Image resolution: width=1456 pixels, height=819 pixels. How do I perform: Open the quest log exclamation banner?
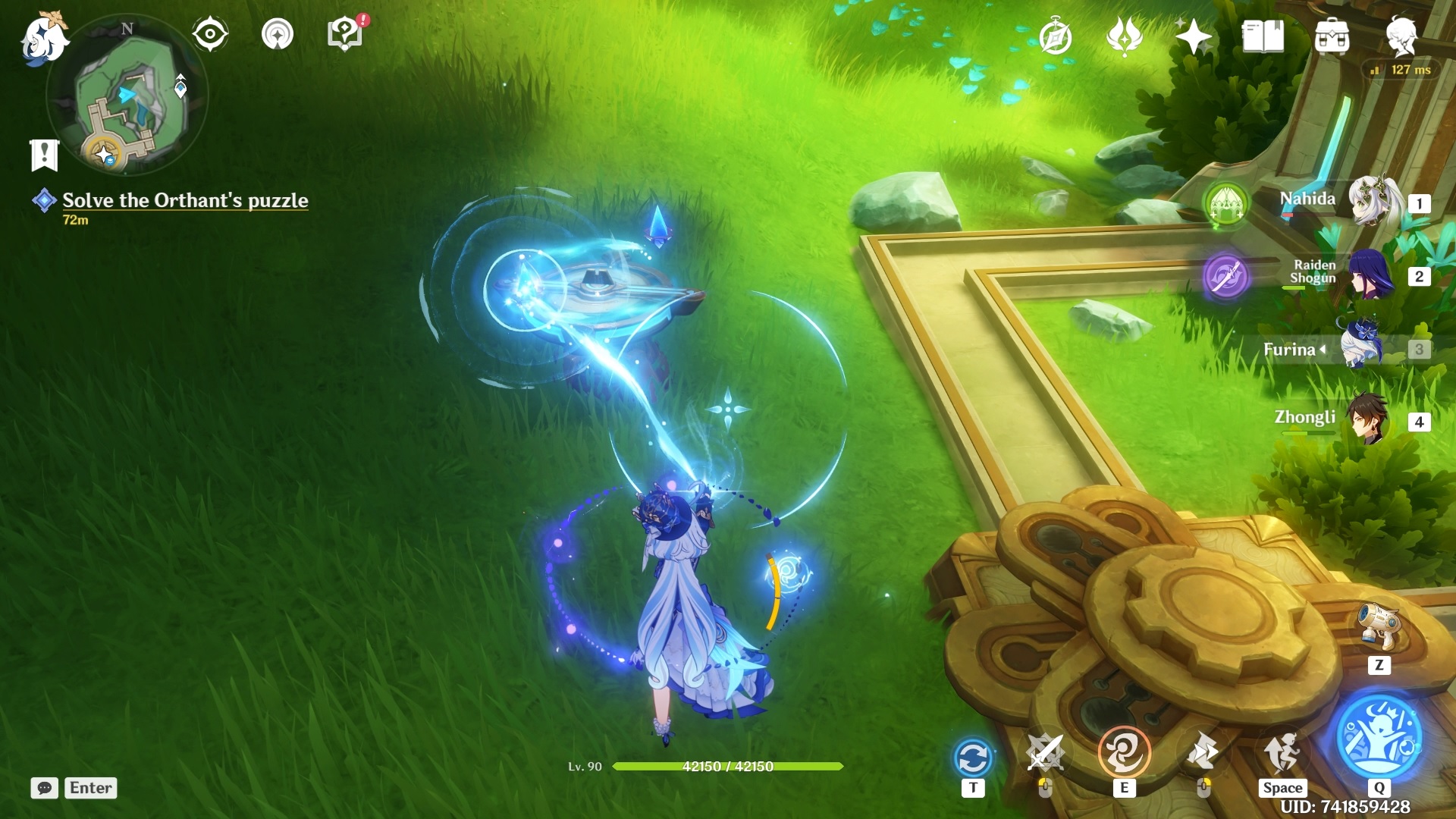(x=44, y=155)
